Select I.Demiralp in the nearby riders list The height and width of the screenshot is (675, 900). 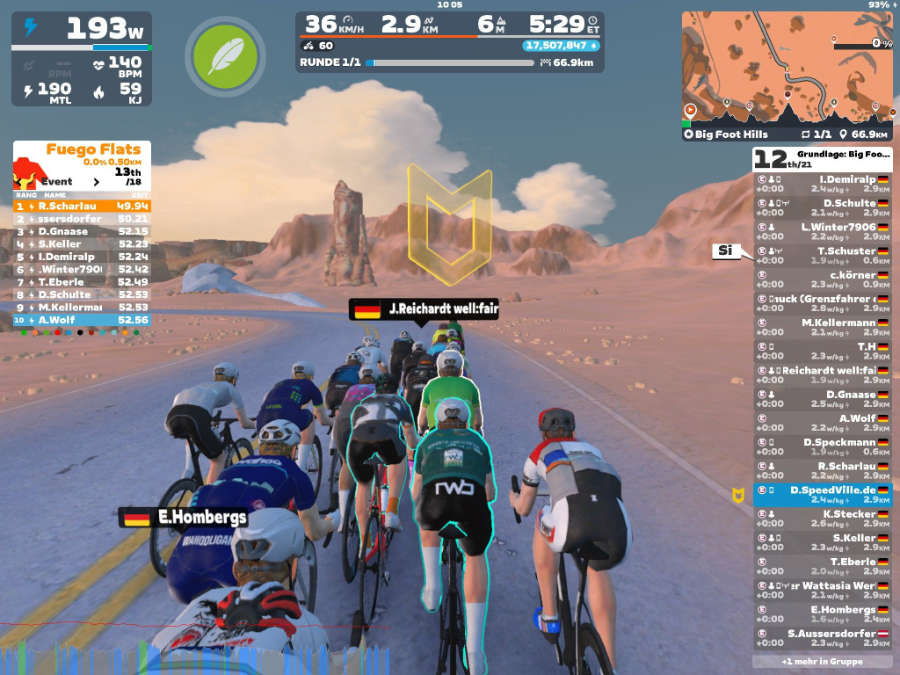(822, 183)
